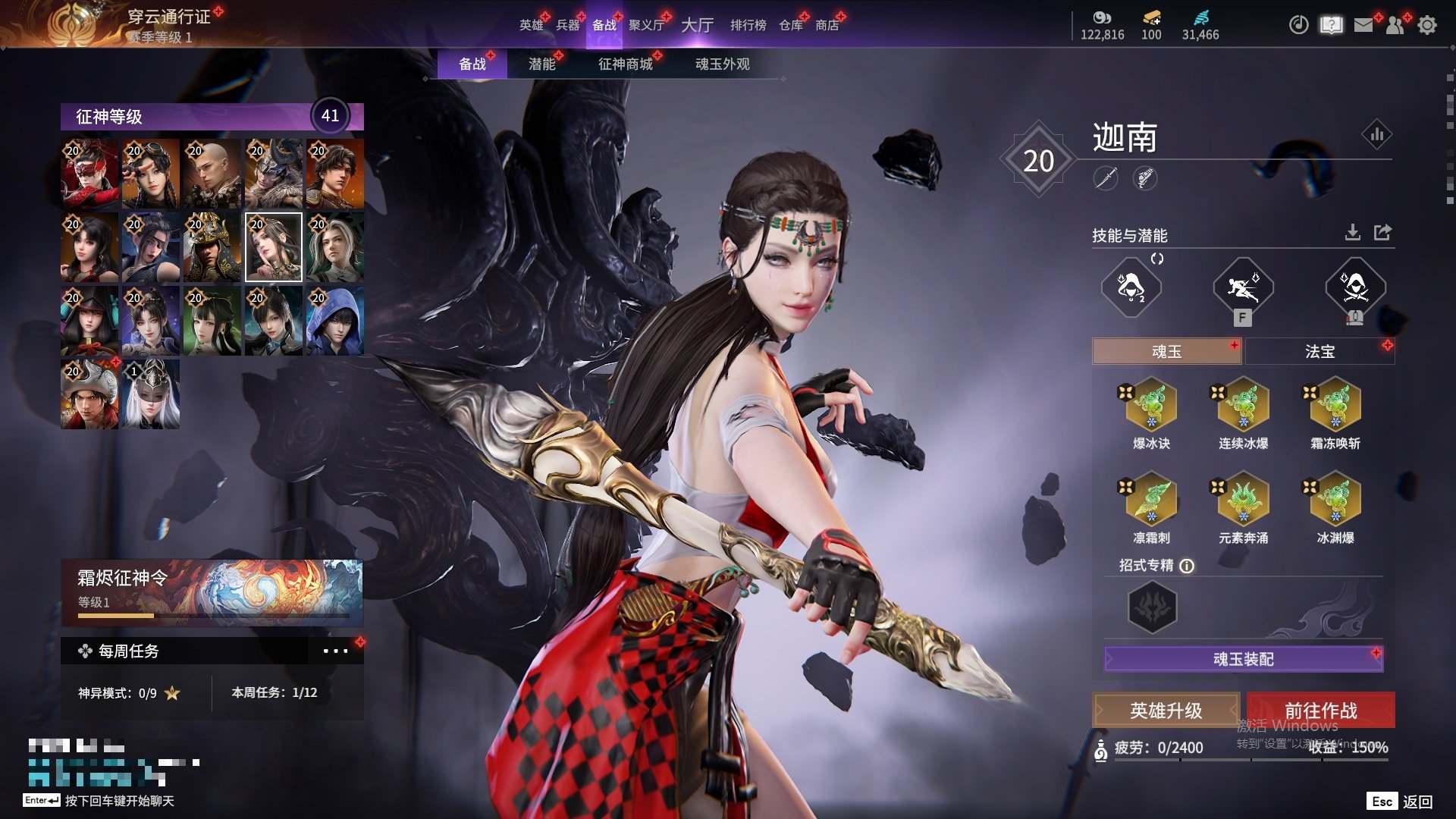Image resolution: width=1456 pixels, height=819 pixels.
Task: Start battle with 前往作战
Action: click(1320, 711)
